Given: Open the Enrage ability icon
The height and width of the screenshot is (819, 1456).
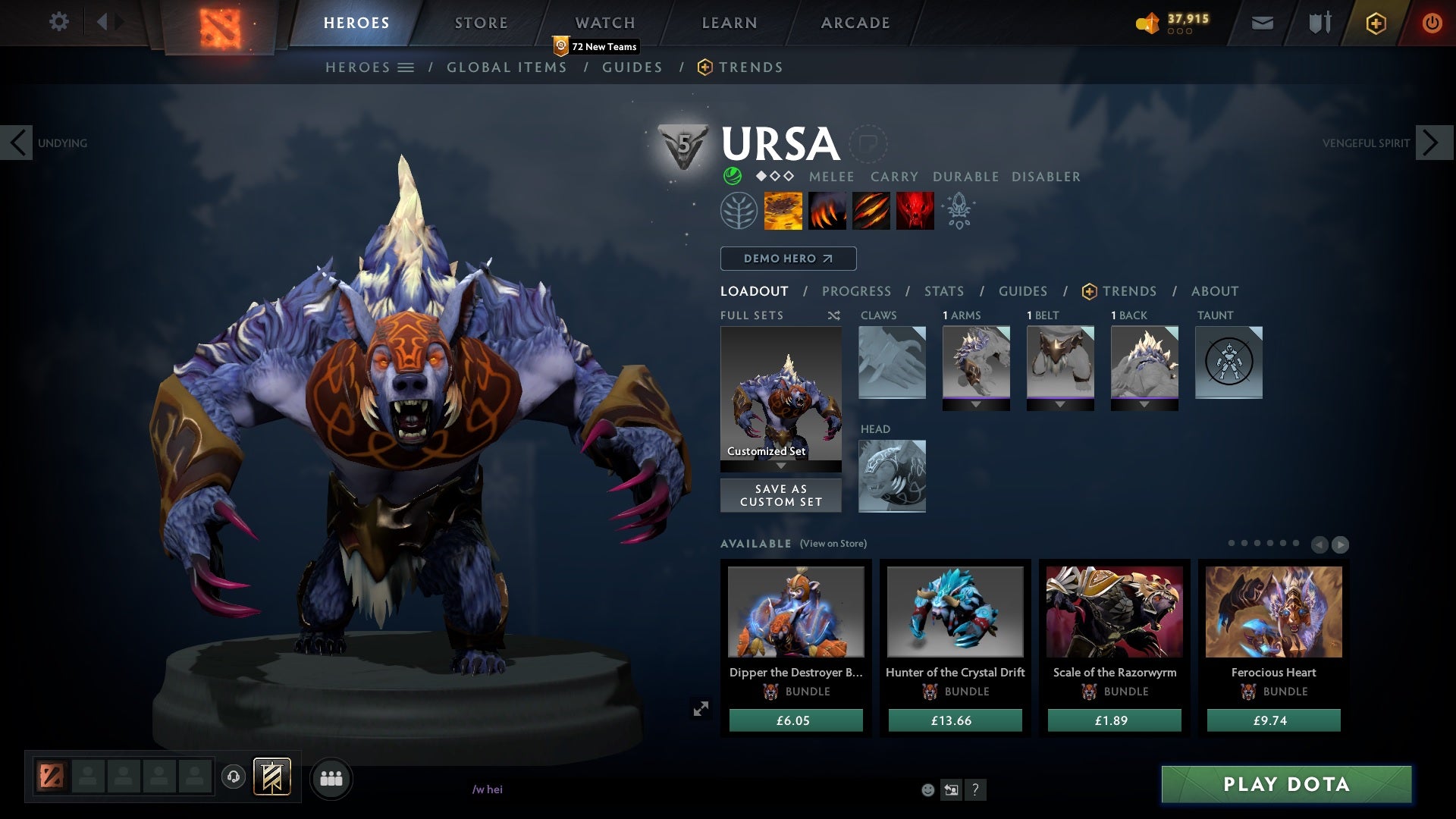Looking at the screenshot, I should coord(915,211).
